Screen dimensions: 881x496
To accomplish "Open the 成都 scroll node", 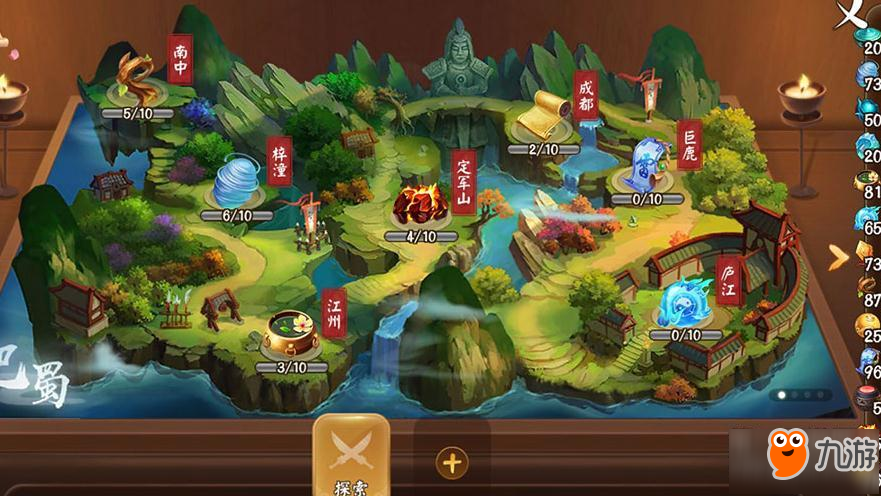I will tap(544, 120).
